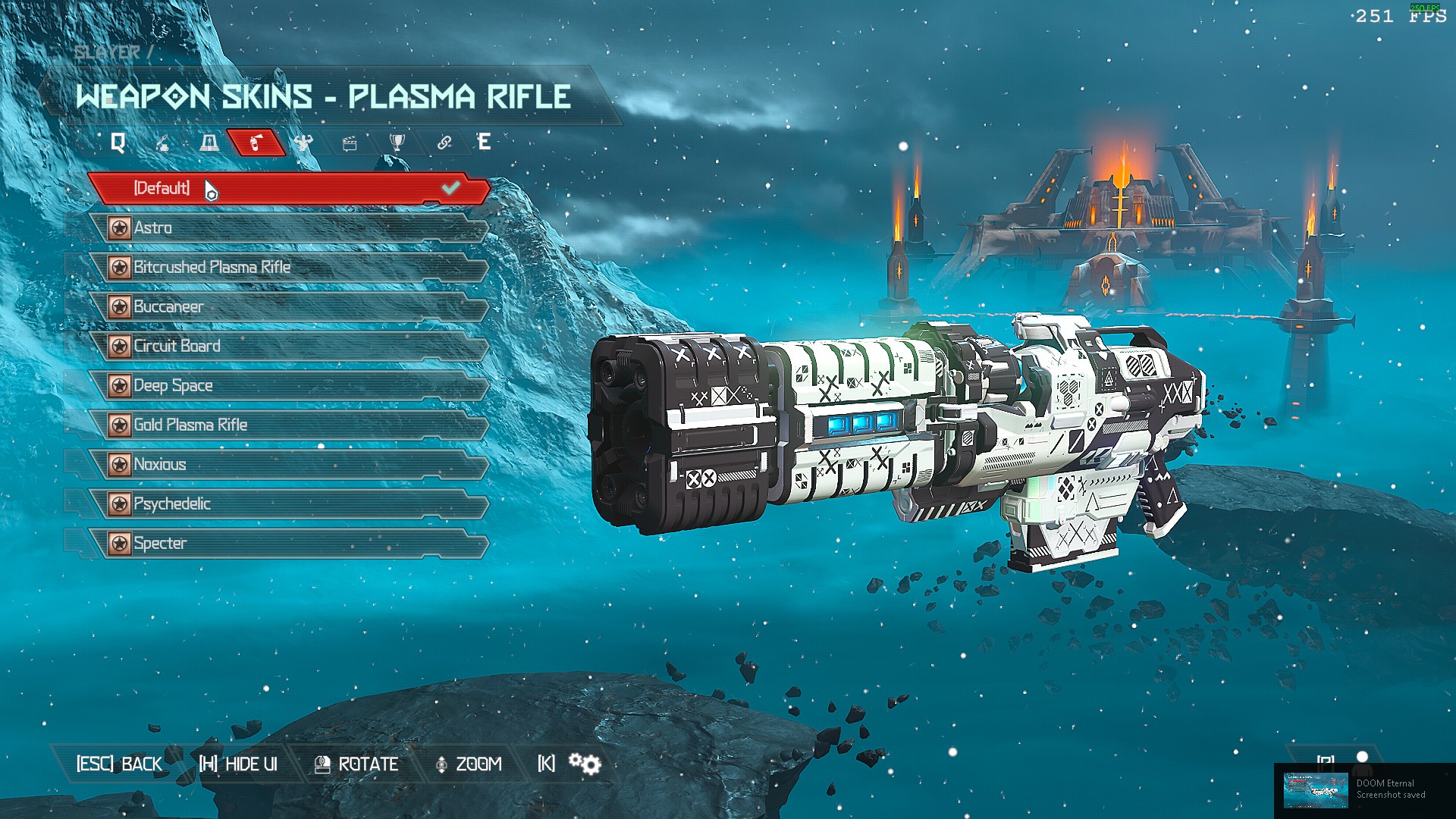Select the Default plasma rifle skin
Image resolution: width=1456 pixels, height=819 pixels.
pos(288,188)
